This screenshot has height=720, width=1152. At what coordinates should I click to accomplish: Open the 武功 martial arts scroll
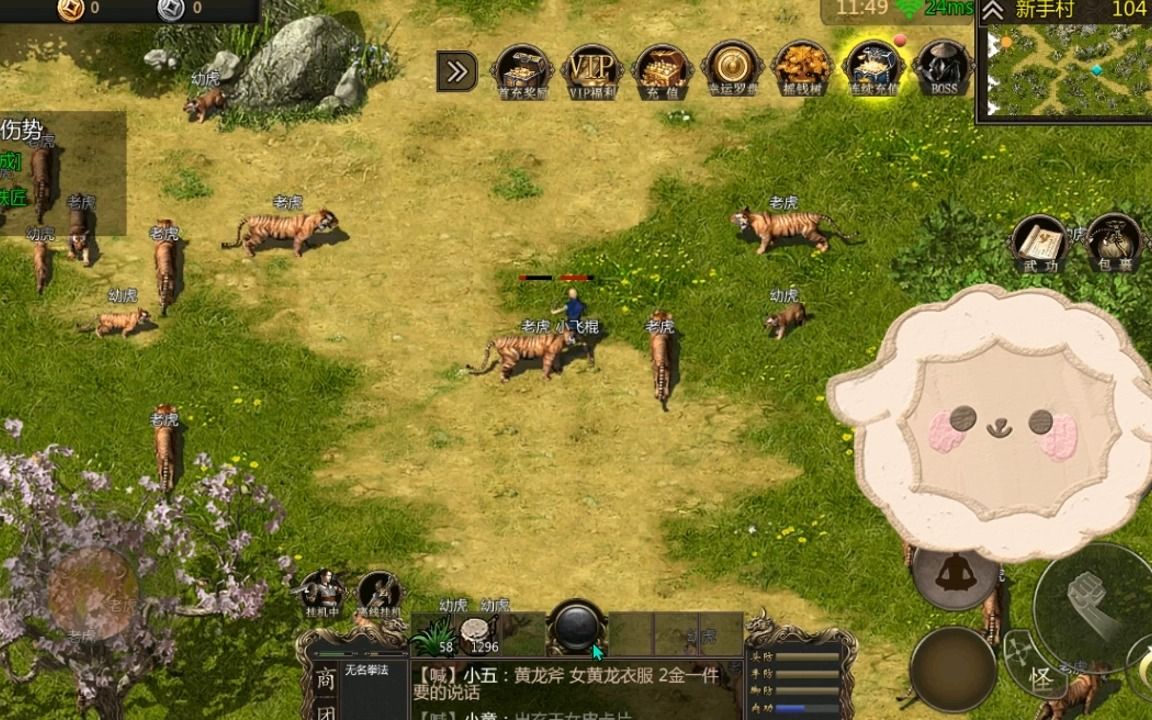[1038, 243]
